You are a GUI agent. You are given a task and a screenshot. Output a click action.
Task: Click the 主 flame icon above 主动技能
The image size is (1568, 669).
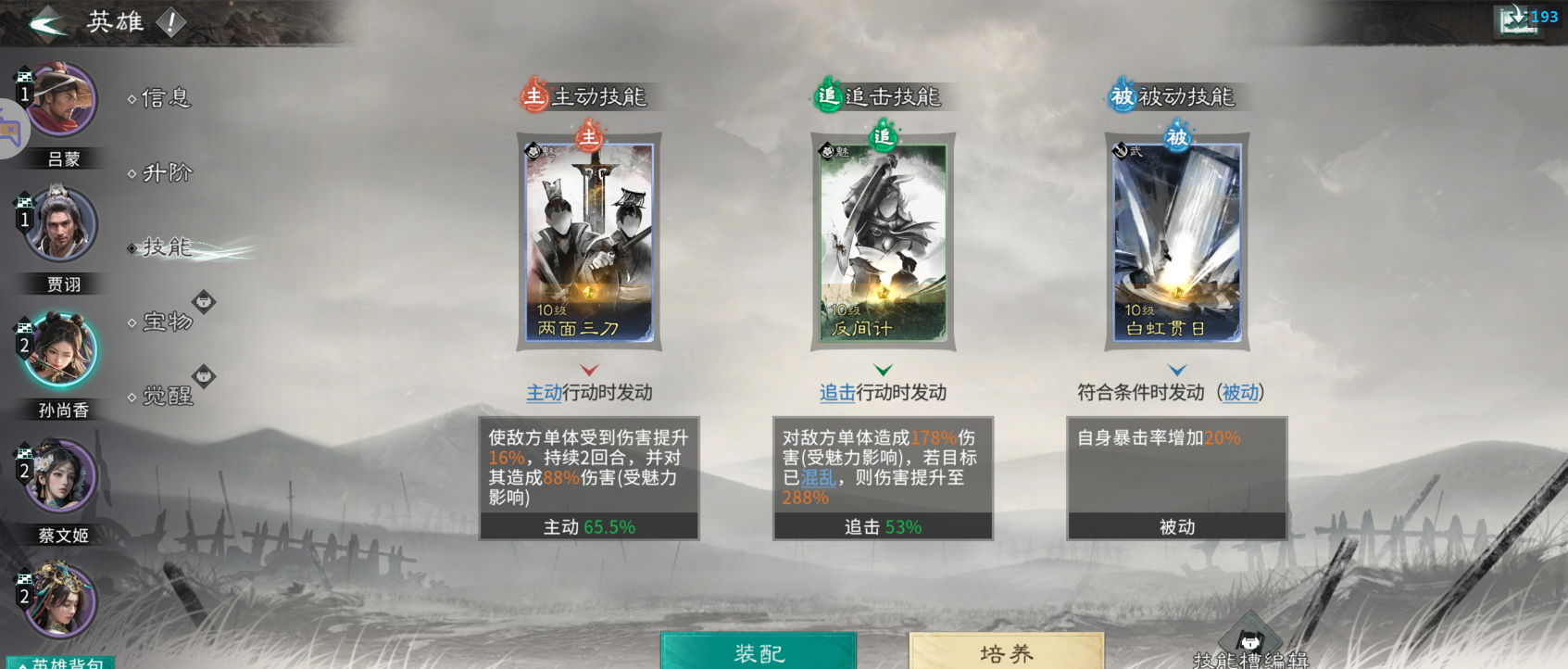click(533, 95)
